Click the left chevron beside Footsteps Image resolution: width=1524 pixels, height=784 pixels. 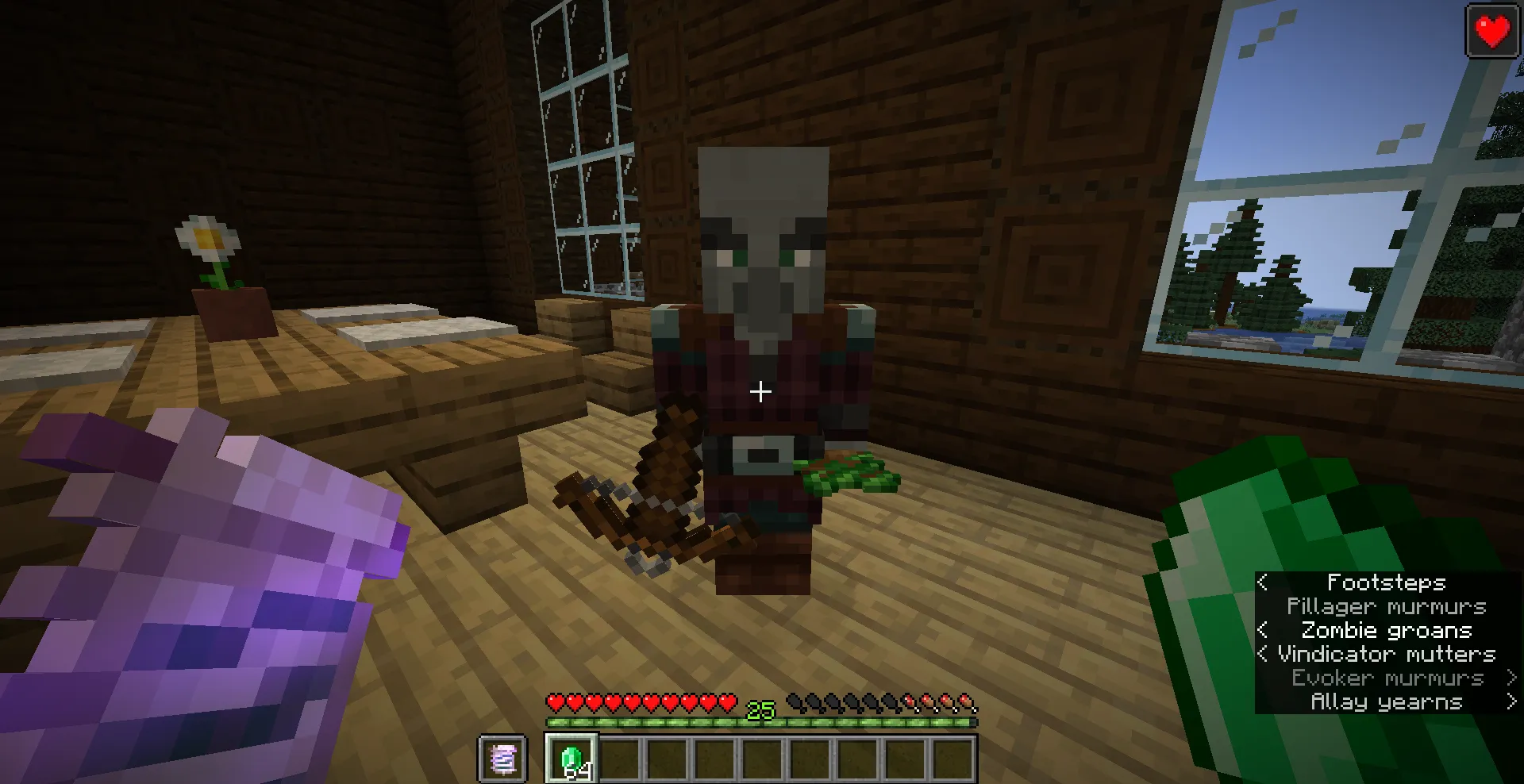pyautogui.click(x=1264, y=582)
